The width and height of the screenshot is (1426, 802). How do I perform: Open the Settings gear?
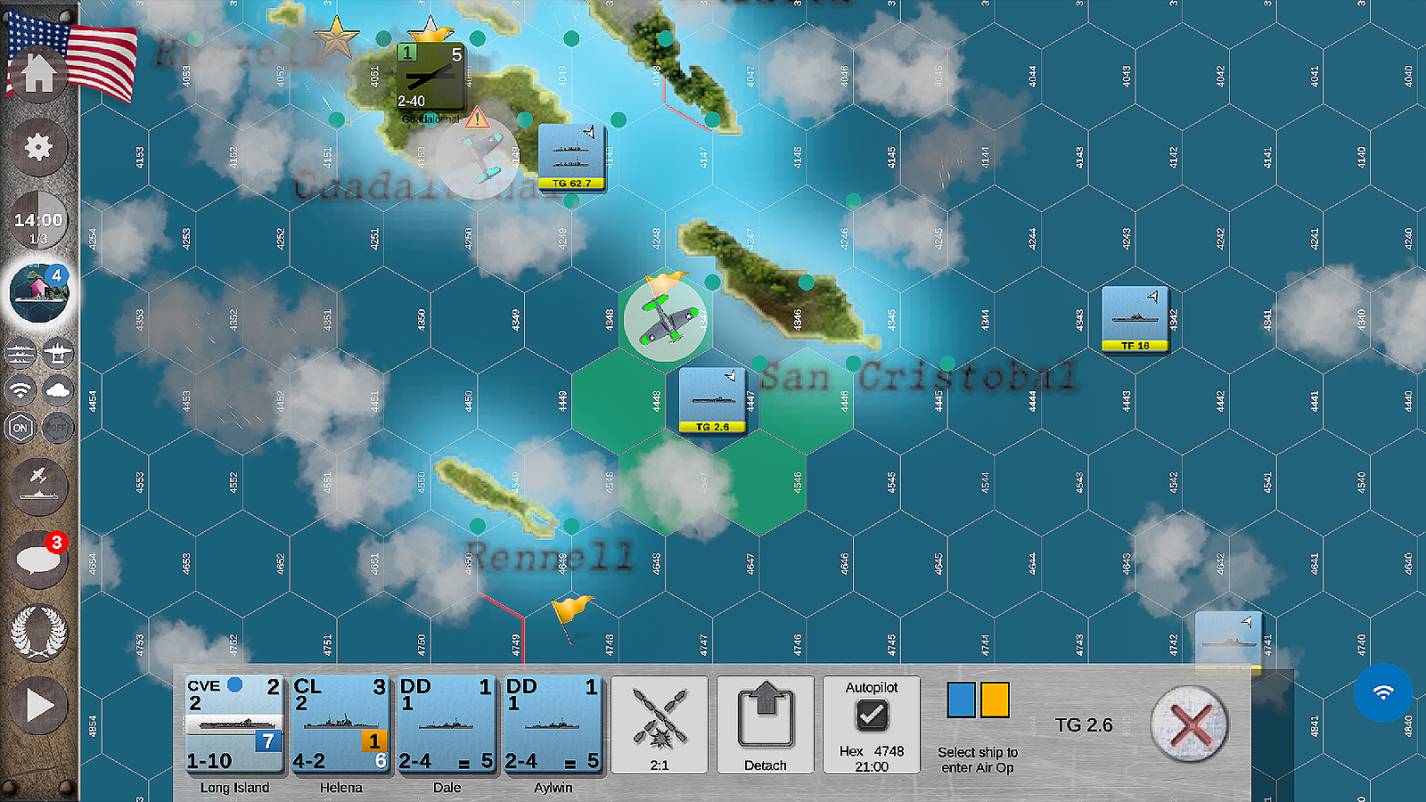click(x=38, y=147)
